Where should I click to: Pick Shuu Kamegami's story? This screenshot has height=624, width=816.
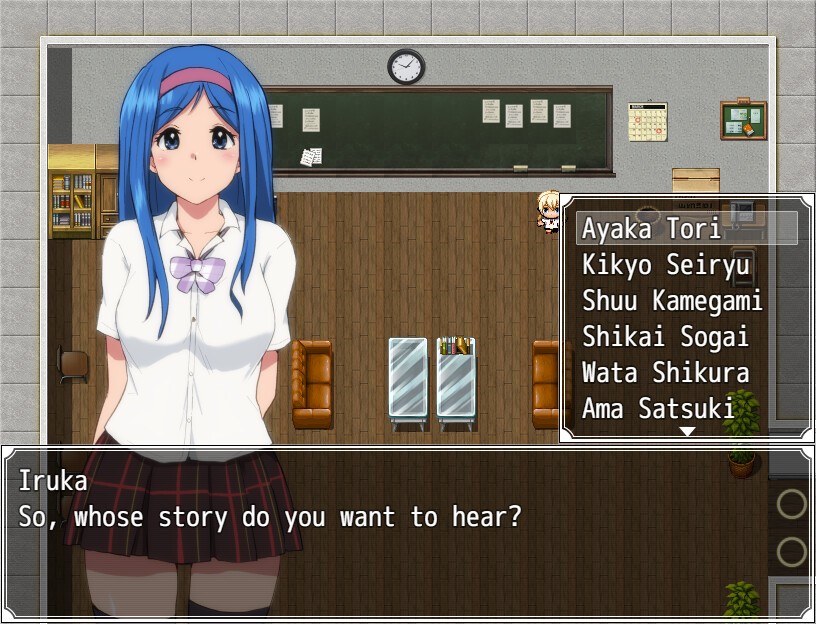672,301
